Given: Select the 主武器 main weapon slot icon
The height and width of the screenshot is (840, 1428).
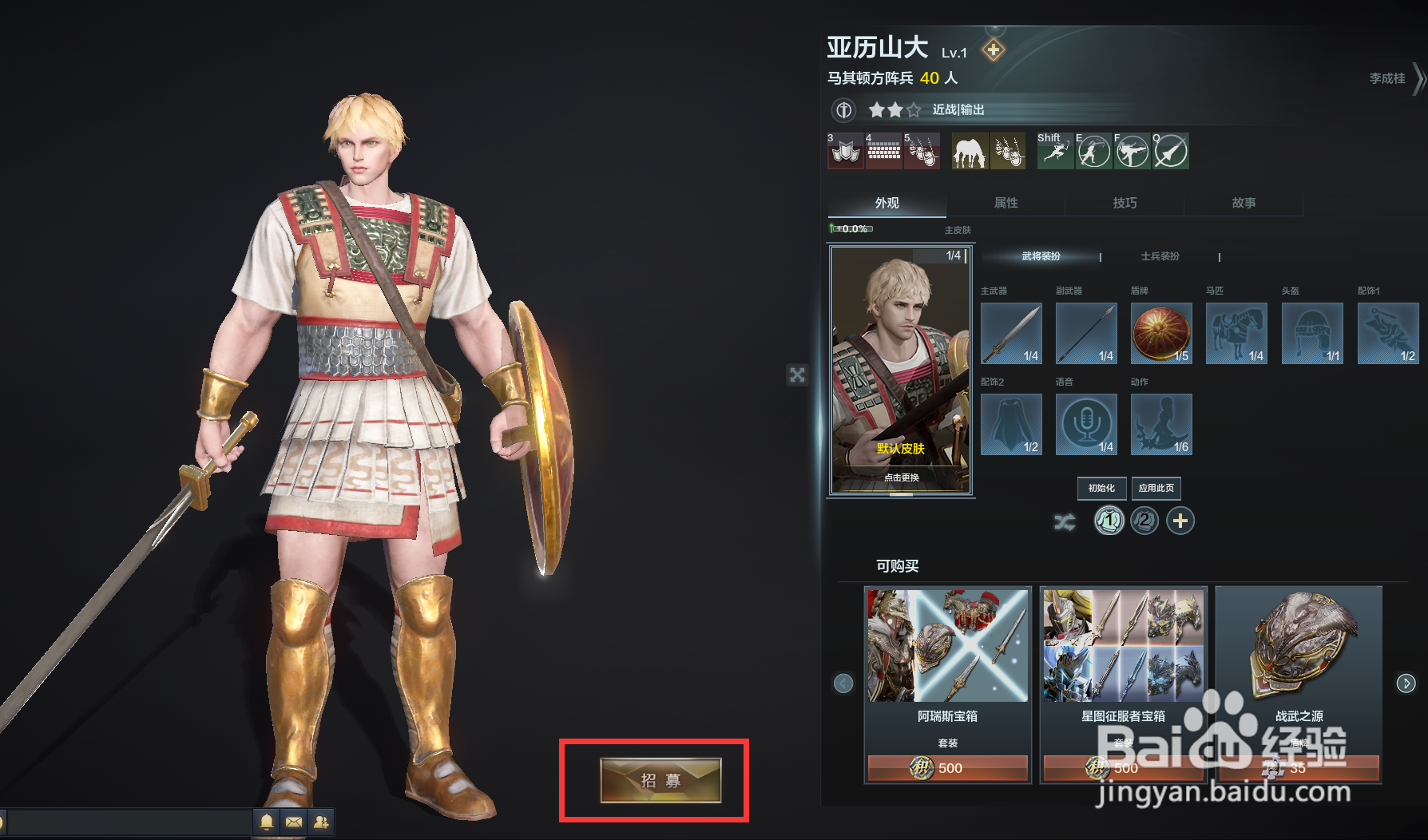Looking at the screenshot, I should (1010, 334).
